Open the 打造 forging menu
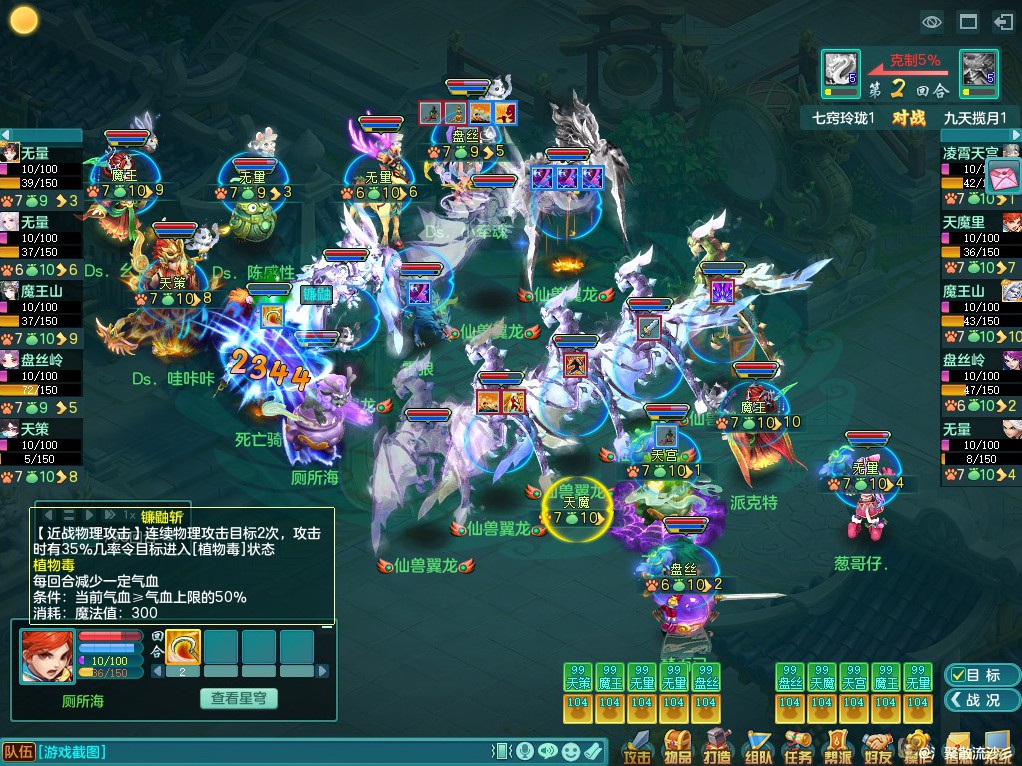This screenshot has height=766, width=1022. click(x=718, y=746)
